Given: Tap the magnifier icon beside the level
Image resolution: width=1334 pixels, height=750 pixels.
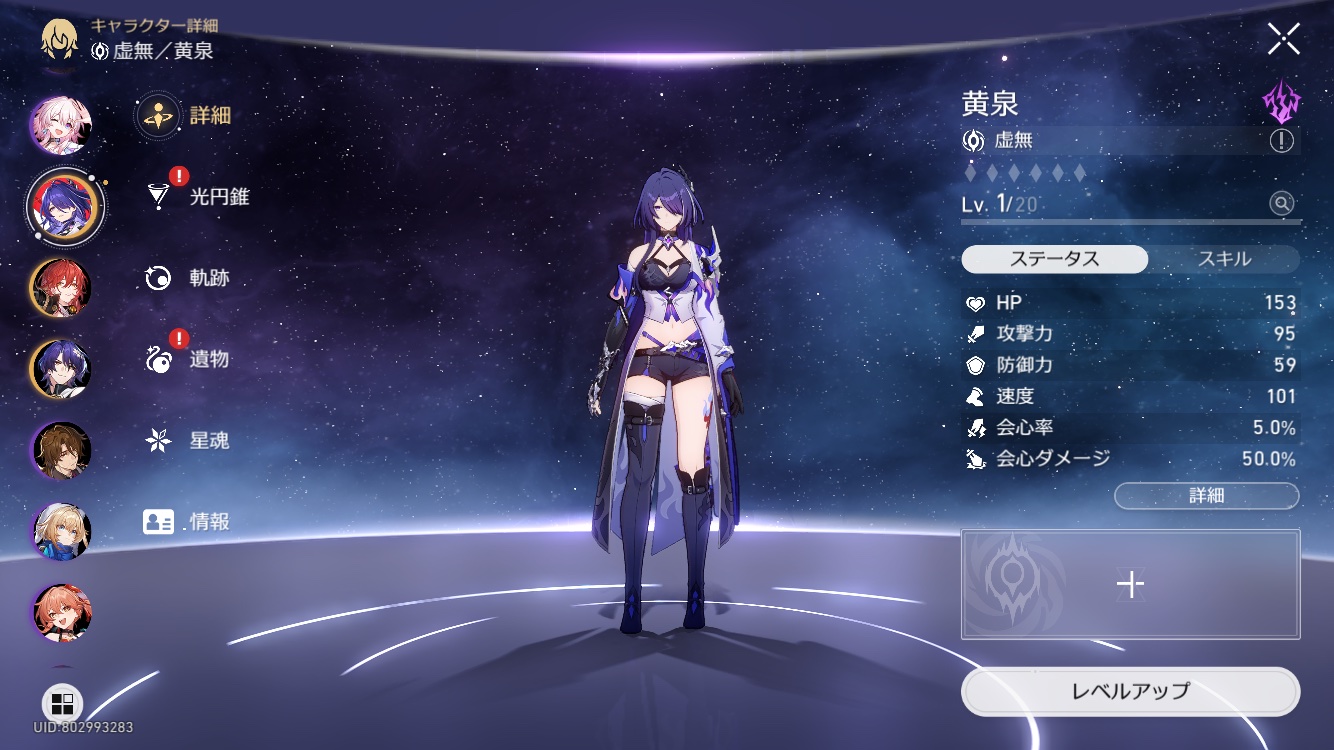Looking at the screenshot, I should pyautogui.click(x=1281, y=204).
